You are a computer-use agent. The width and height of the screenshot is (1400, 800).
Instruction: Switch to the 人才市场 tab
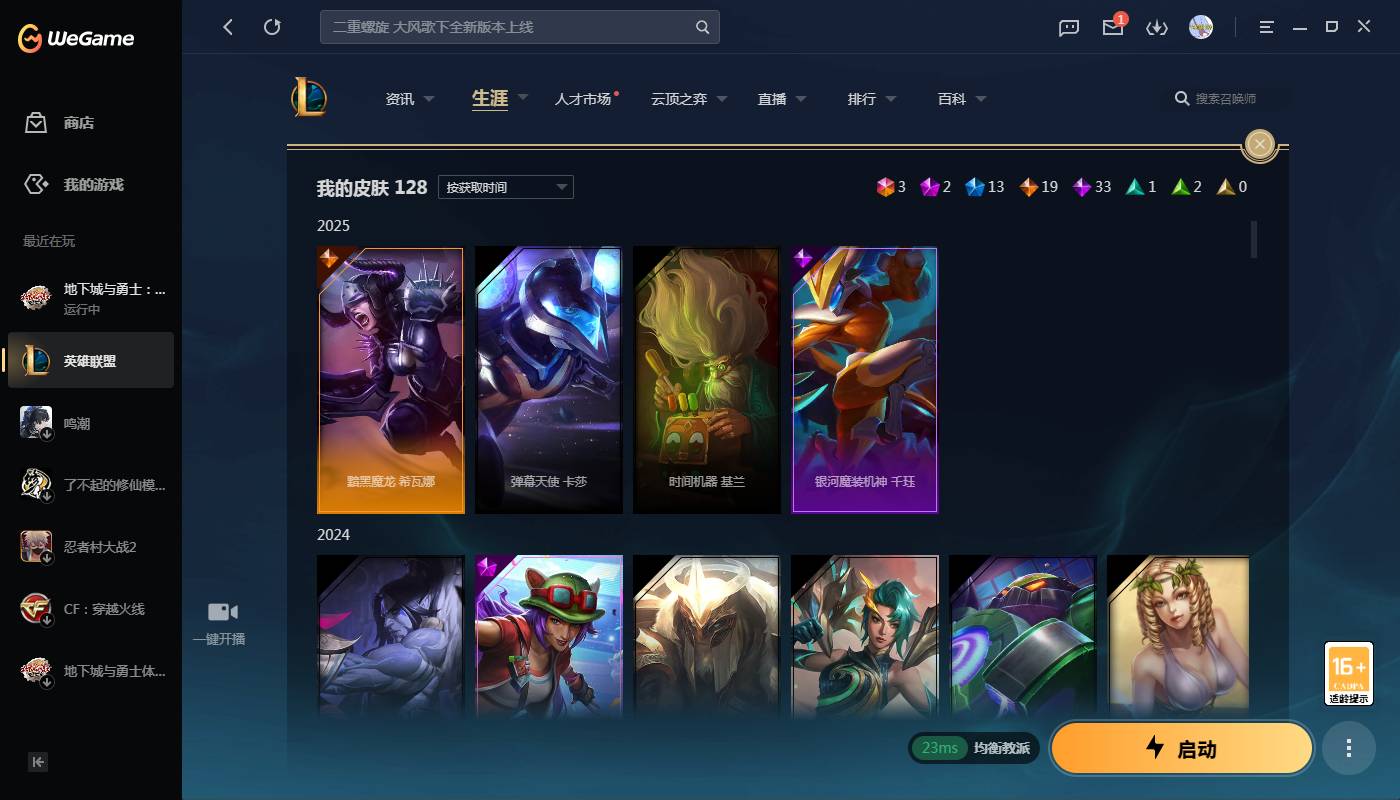click(585, 98)
